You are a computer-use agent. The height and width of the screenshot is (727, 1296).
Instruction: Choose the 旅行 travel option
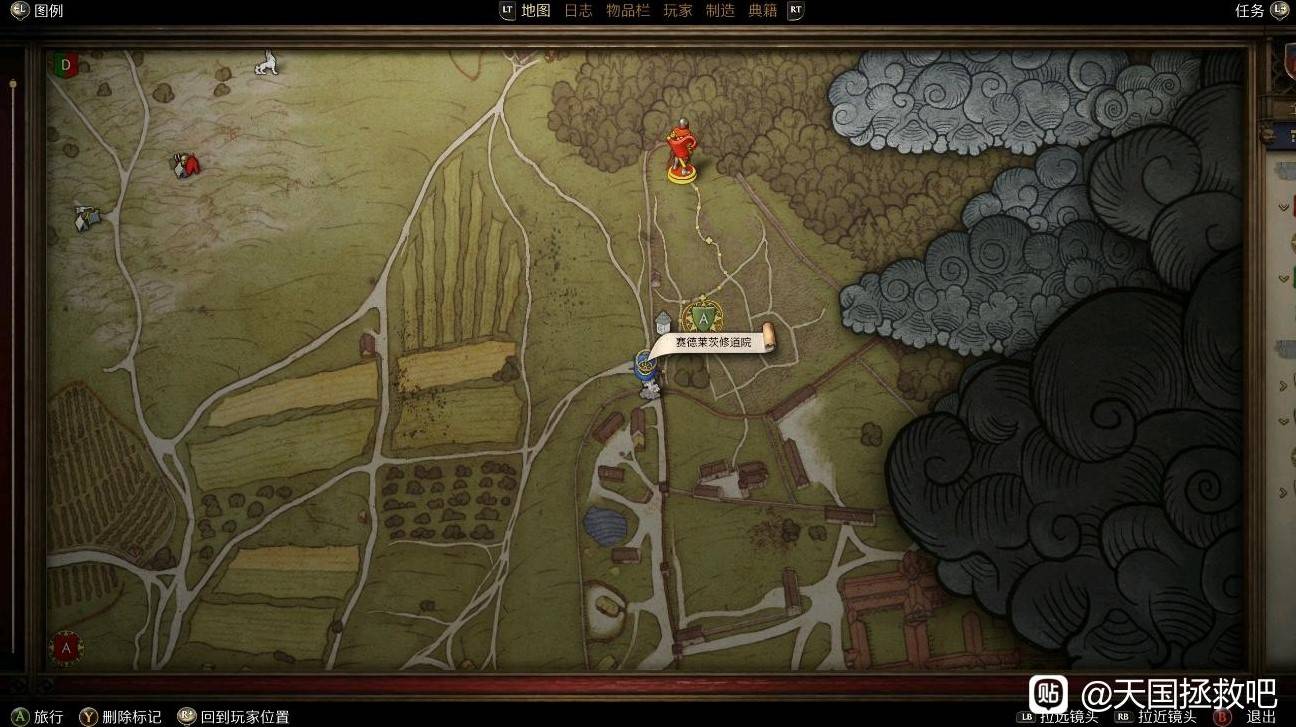(48, 716)
